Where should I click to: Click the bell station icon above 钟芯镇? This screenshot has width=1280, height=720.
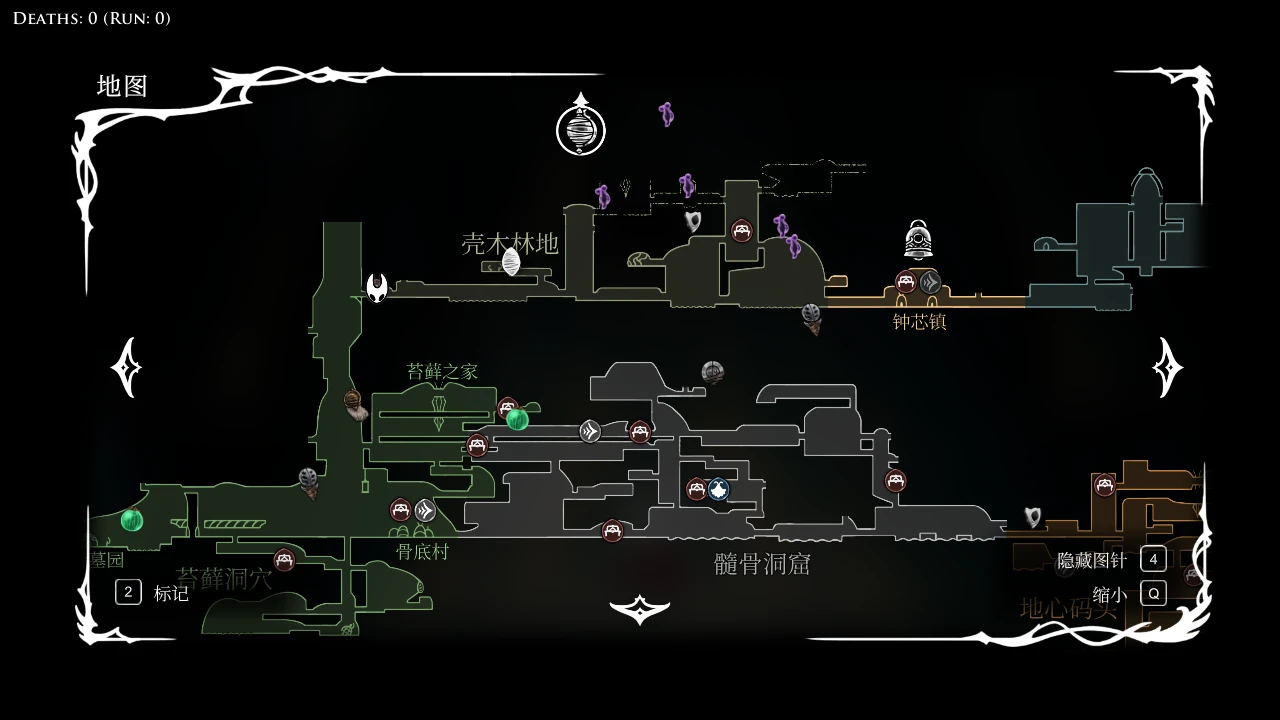point(917,238)
